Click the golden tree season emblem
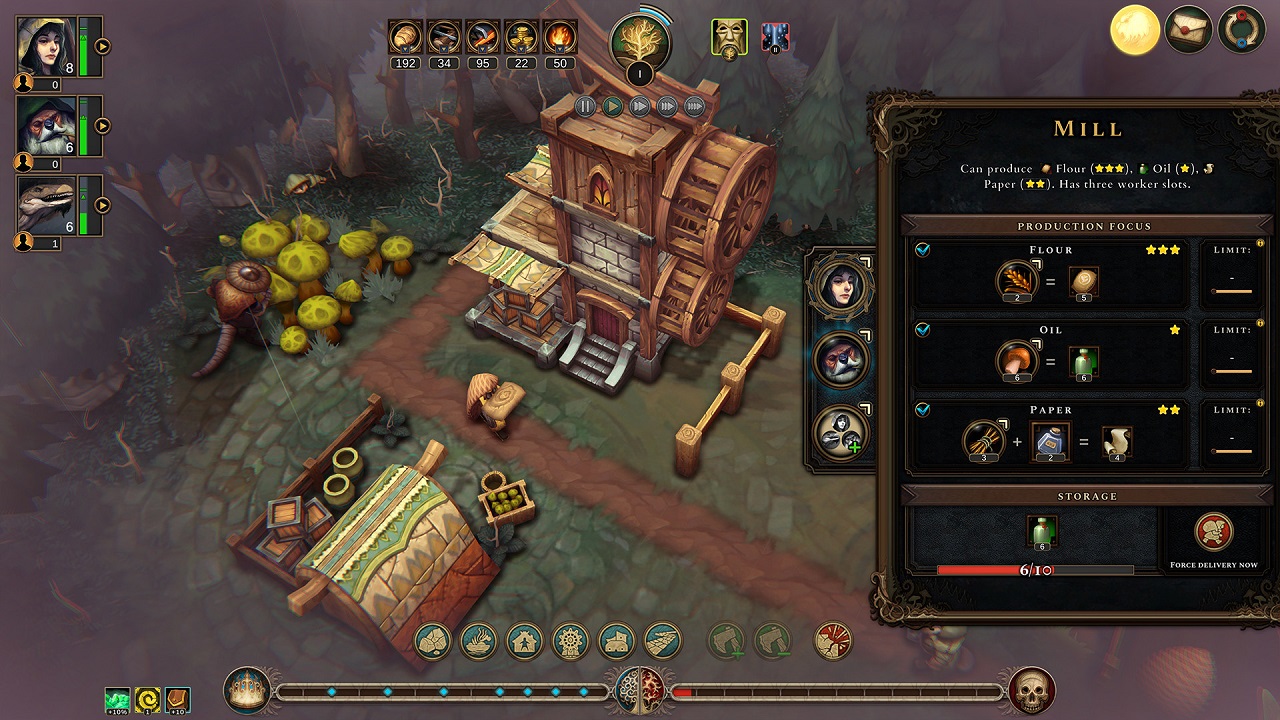This screenshot has height=720, width=1280. pos(639,40)
